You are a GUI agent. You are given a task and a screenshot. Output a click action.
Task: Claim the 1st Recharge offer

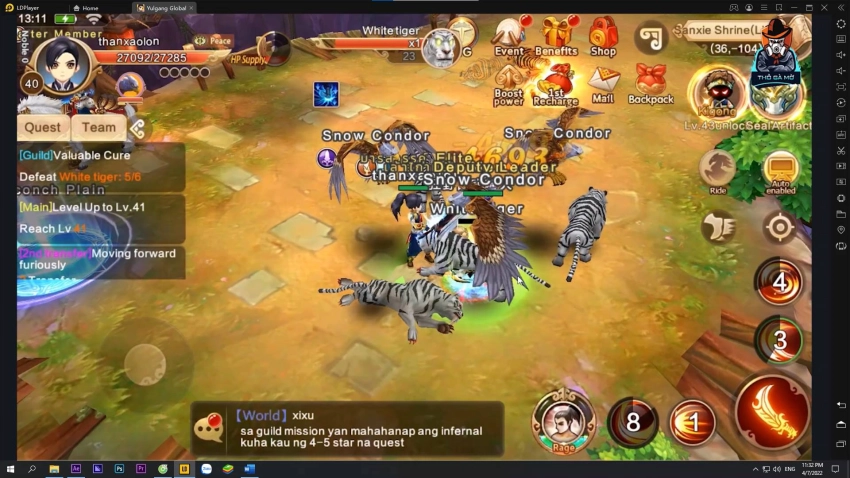tap(556, 84)
